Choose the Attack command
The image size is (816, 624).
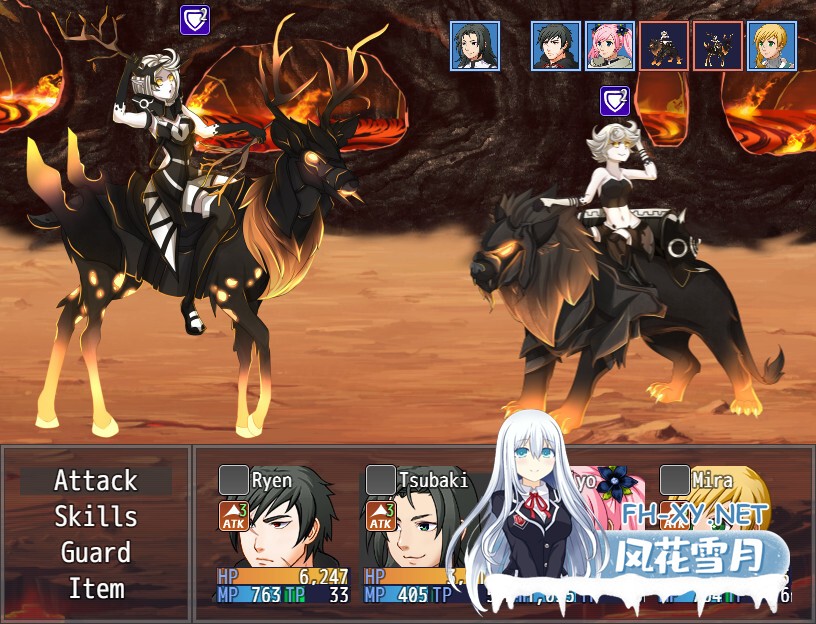click(x=96, y=481)
